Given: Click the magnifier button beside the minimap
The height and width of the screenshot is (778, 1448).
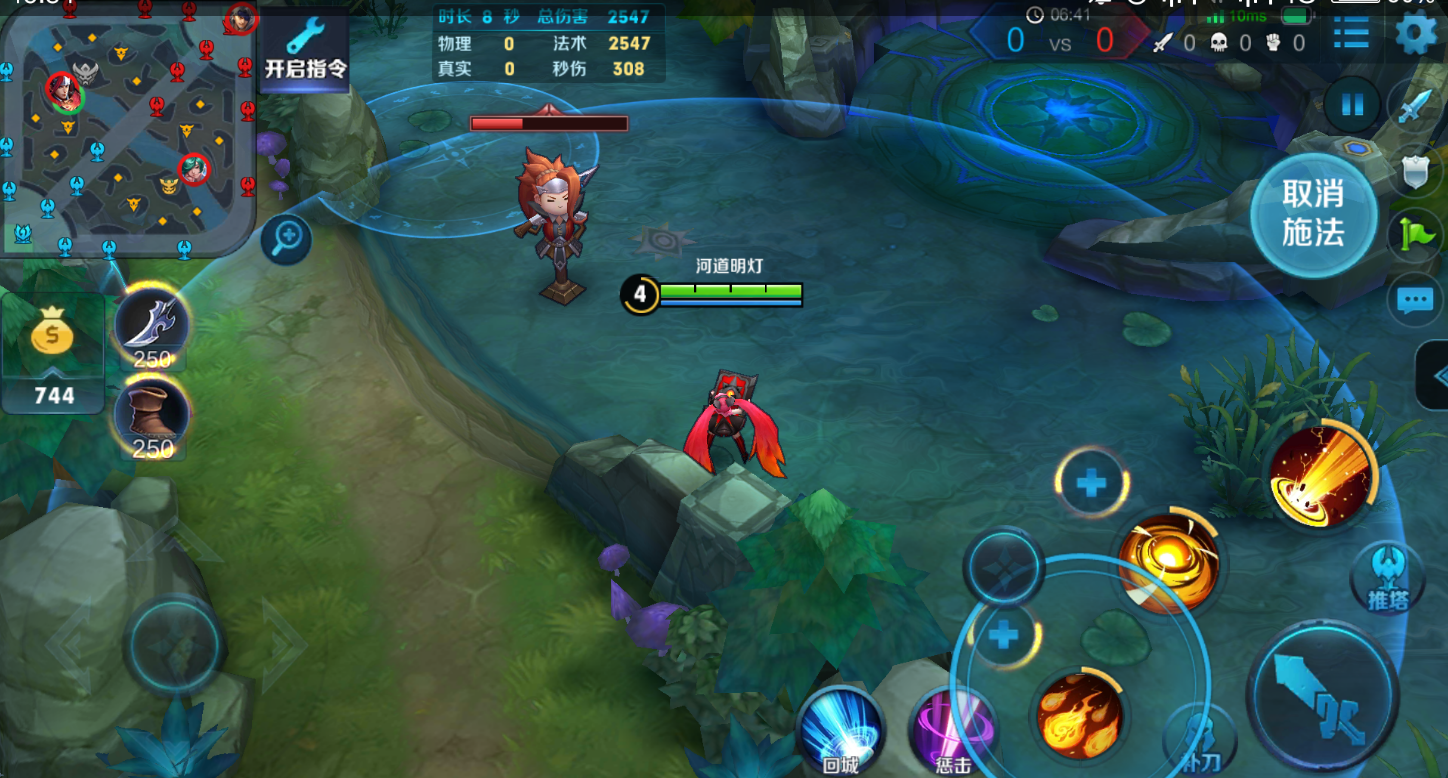Looking at the screenshot, I should pos(287,239).
